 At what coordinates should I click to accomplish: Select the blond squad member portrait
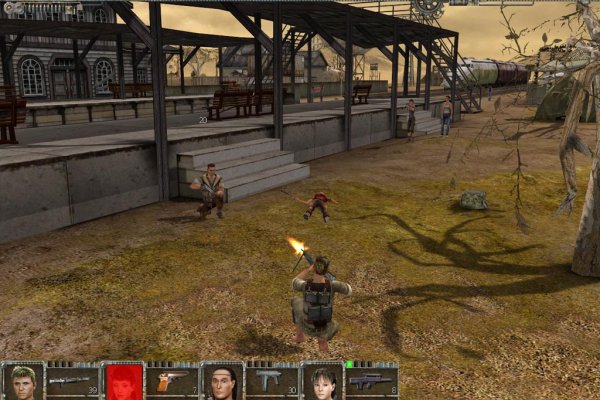point(22,382)
